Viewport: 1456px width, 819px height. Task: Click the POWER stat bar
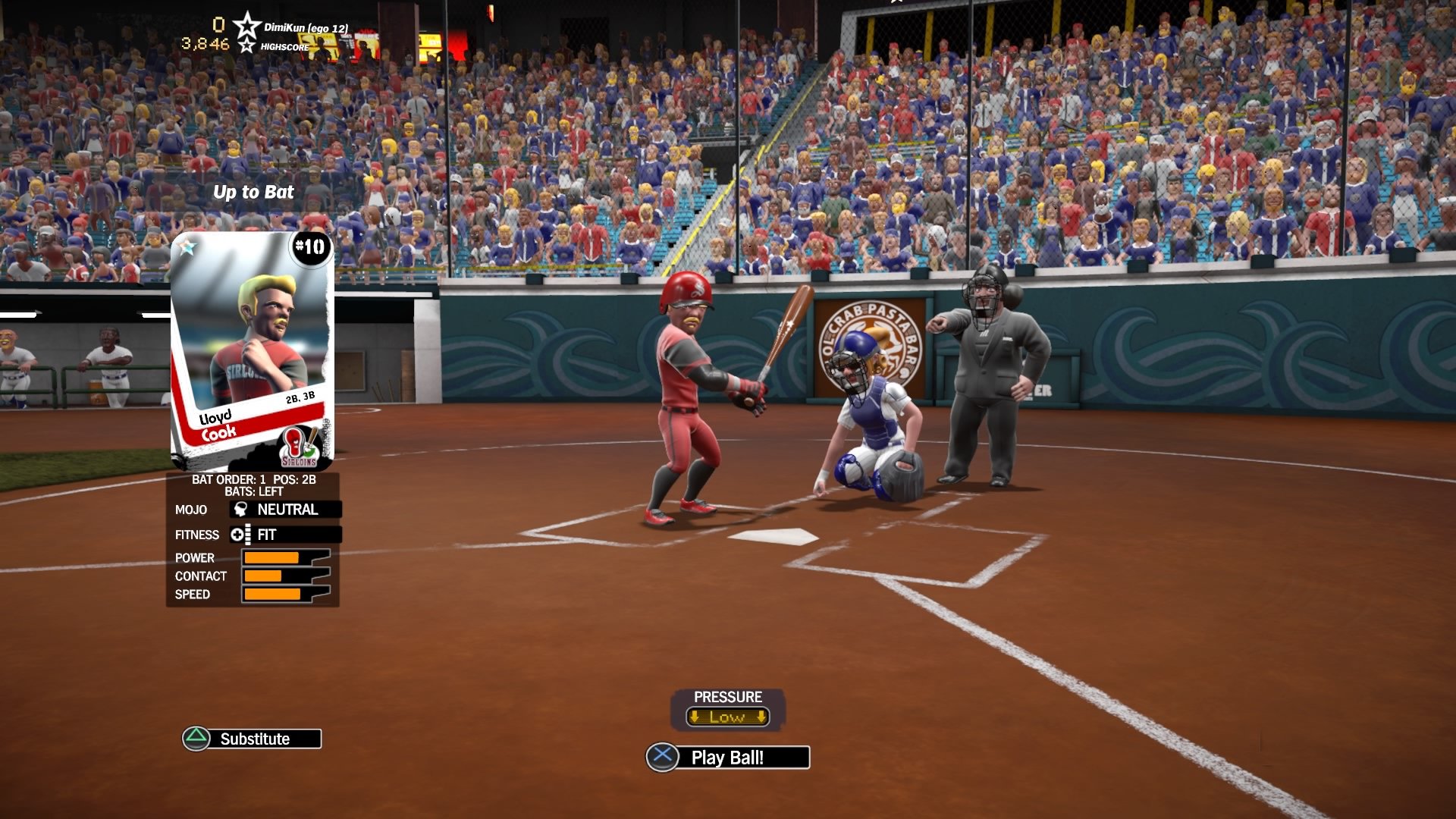[x=273, y=557]
